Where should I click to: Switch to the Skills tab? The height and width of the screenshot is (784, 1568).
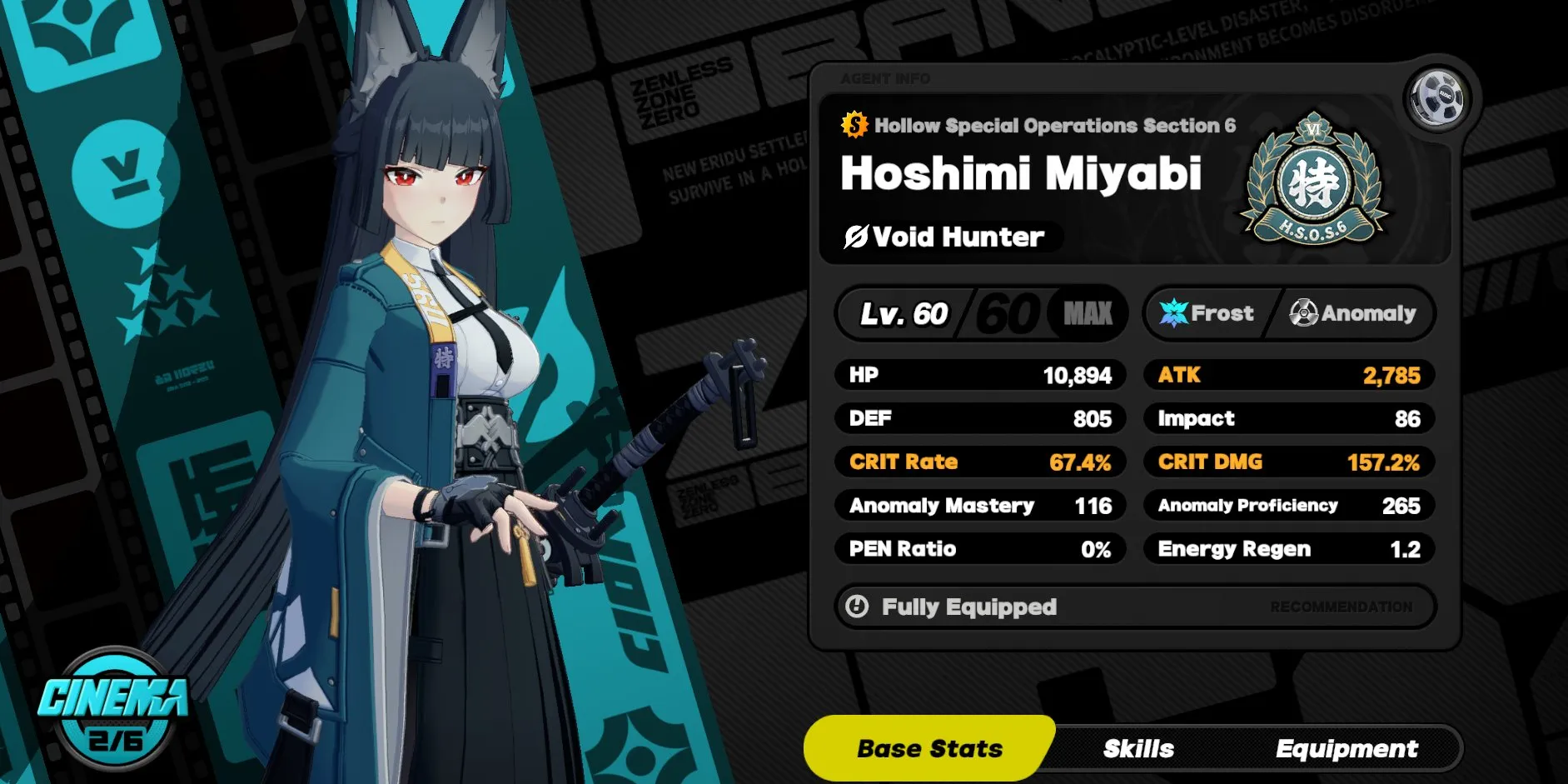(1137, 747)
